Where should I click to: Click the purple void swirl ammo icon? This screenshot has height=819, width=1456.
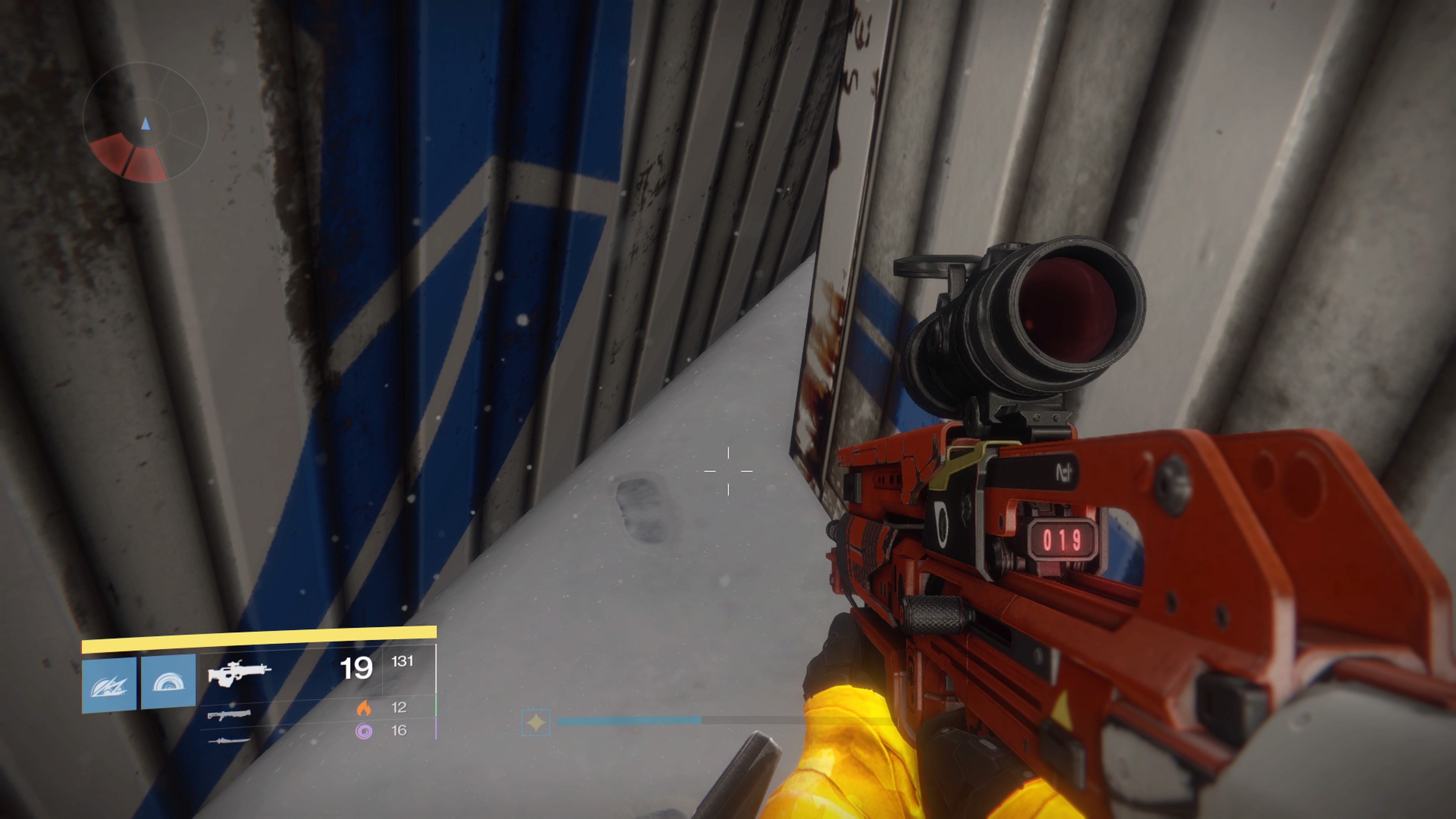coord(364,731)
